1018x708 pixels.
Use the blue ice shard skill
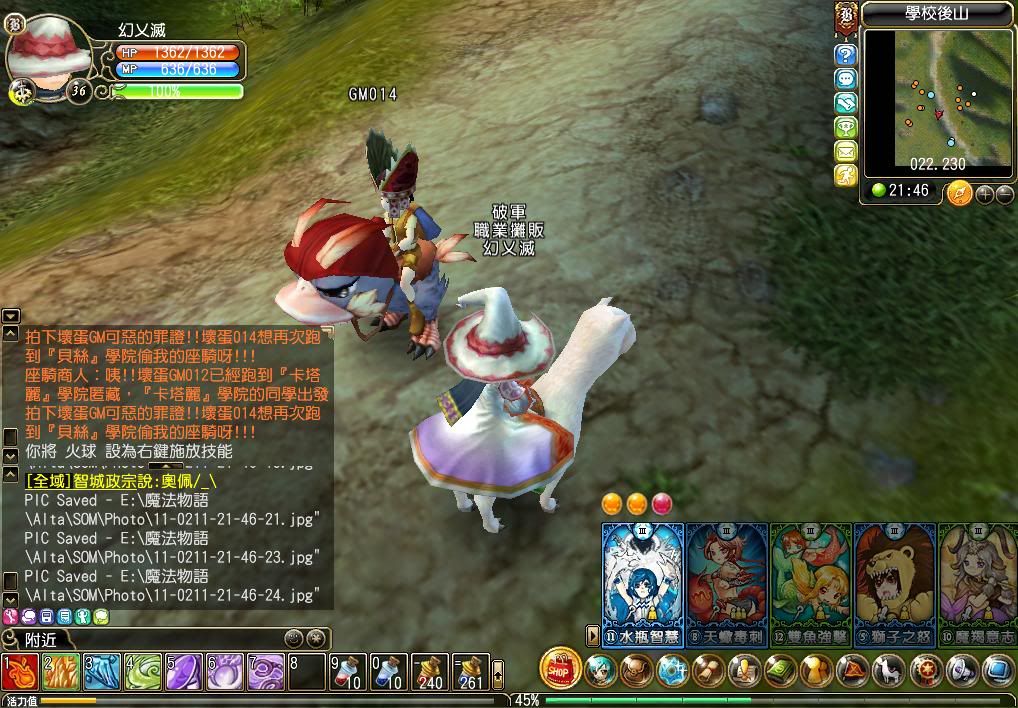(x=102, y=672)
